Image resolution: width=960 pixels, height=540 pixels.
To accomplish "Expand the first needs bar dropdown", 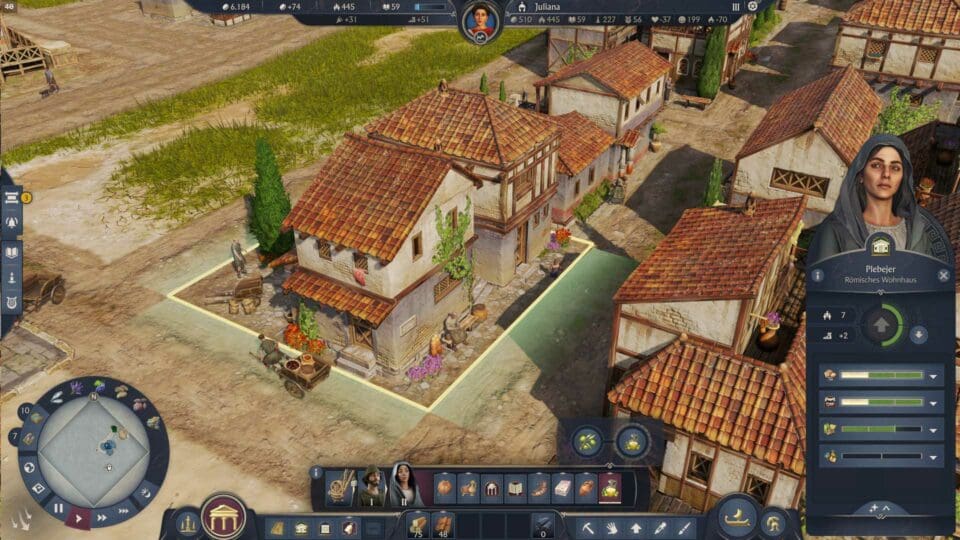I will click(933, 376).
